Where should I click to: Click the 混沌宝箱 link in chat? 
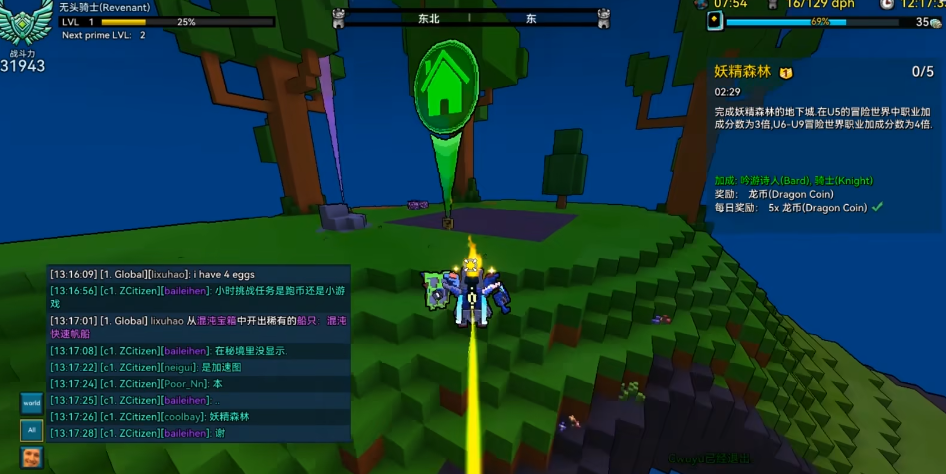[216, 321]
